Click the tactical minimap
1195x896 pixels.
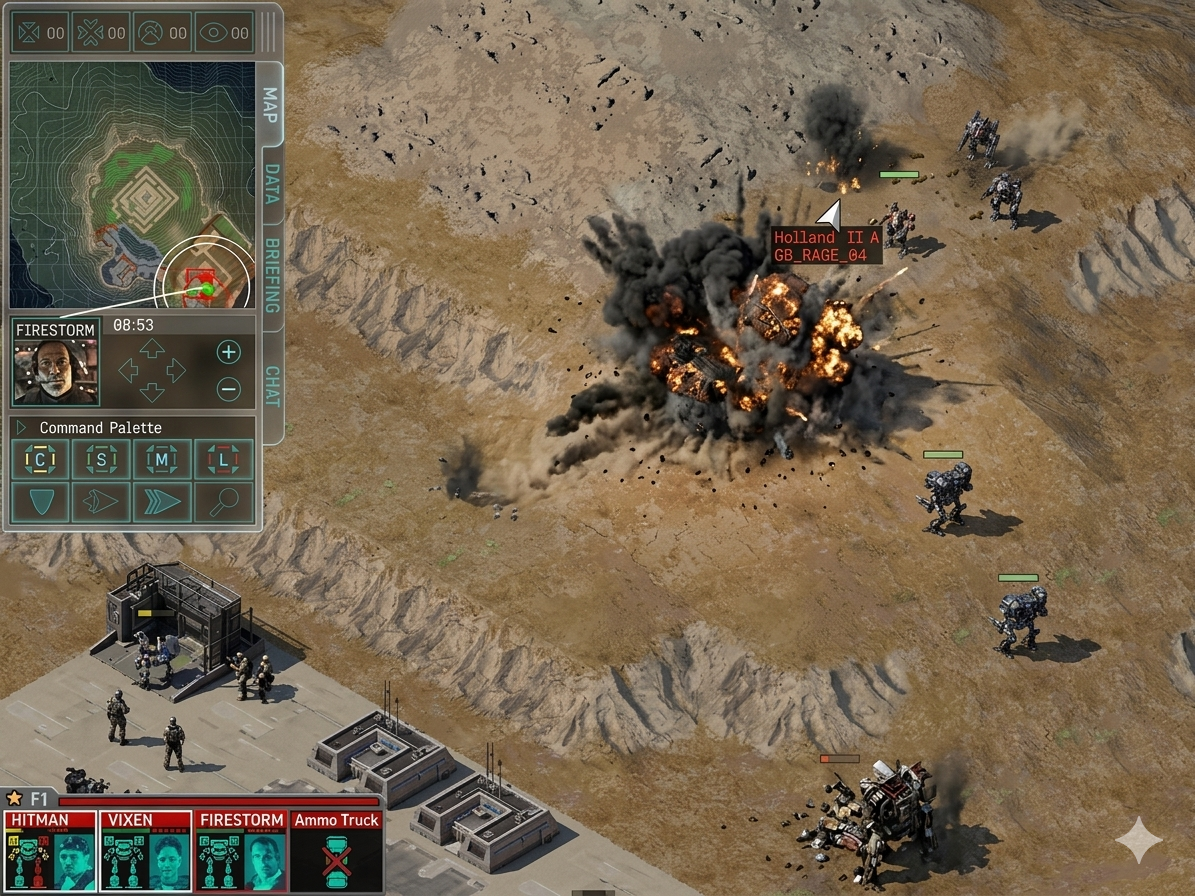pyautogui.click(x=132, y=185)
